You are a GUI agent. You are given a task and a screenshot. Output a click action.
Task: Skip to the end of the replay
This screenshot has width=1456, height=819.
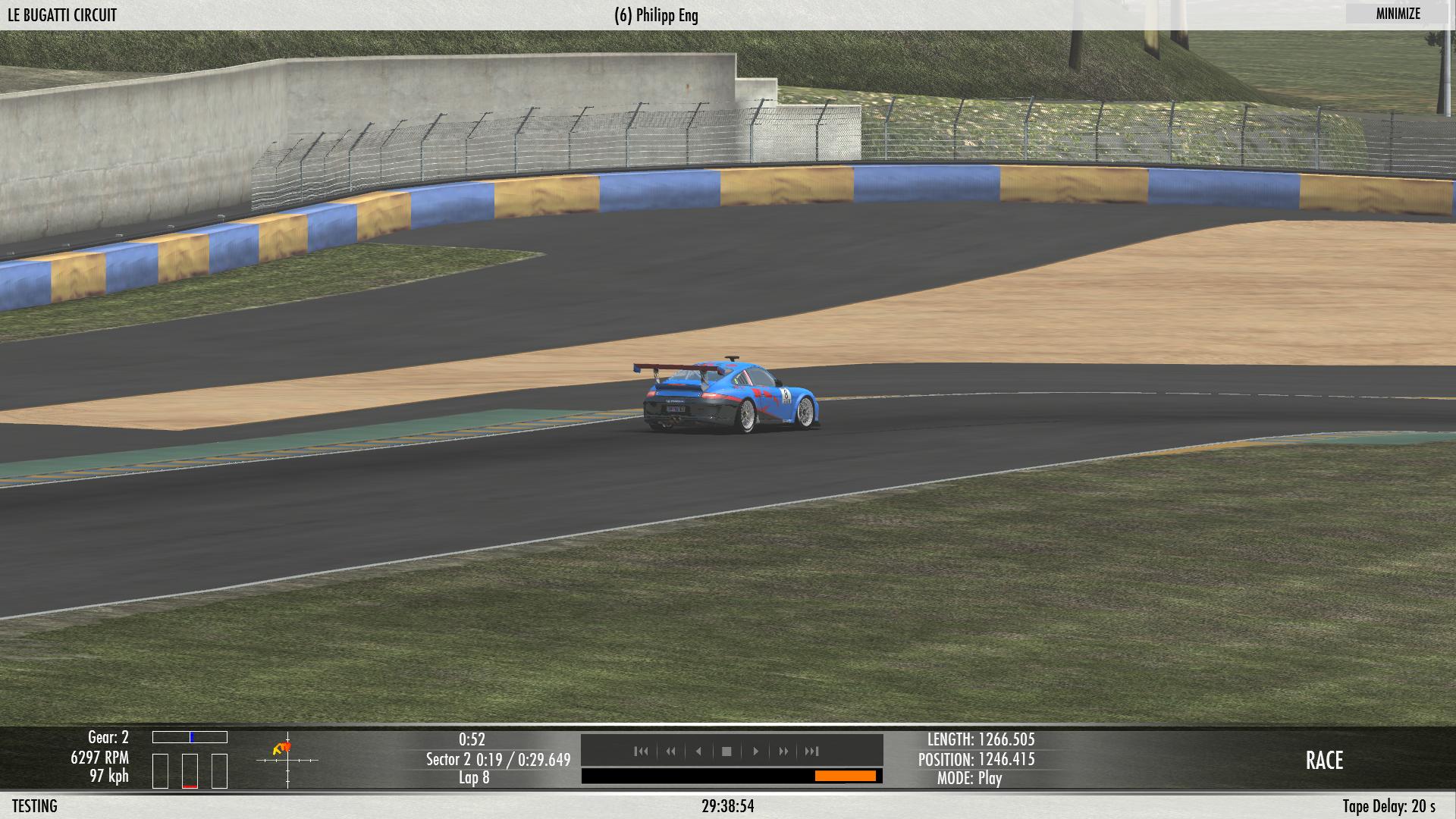[x=811, y=752]
